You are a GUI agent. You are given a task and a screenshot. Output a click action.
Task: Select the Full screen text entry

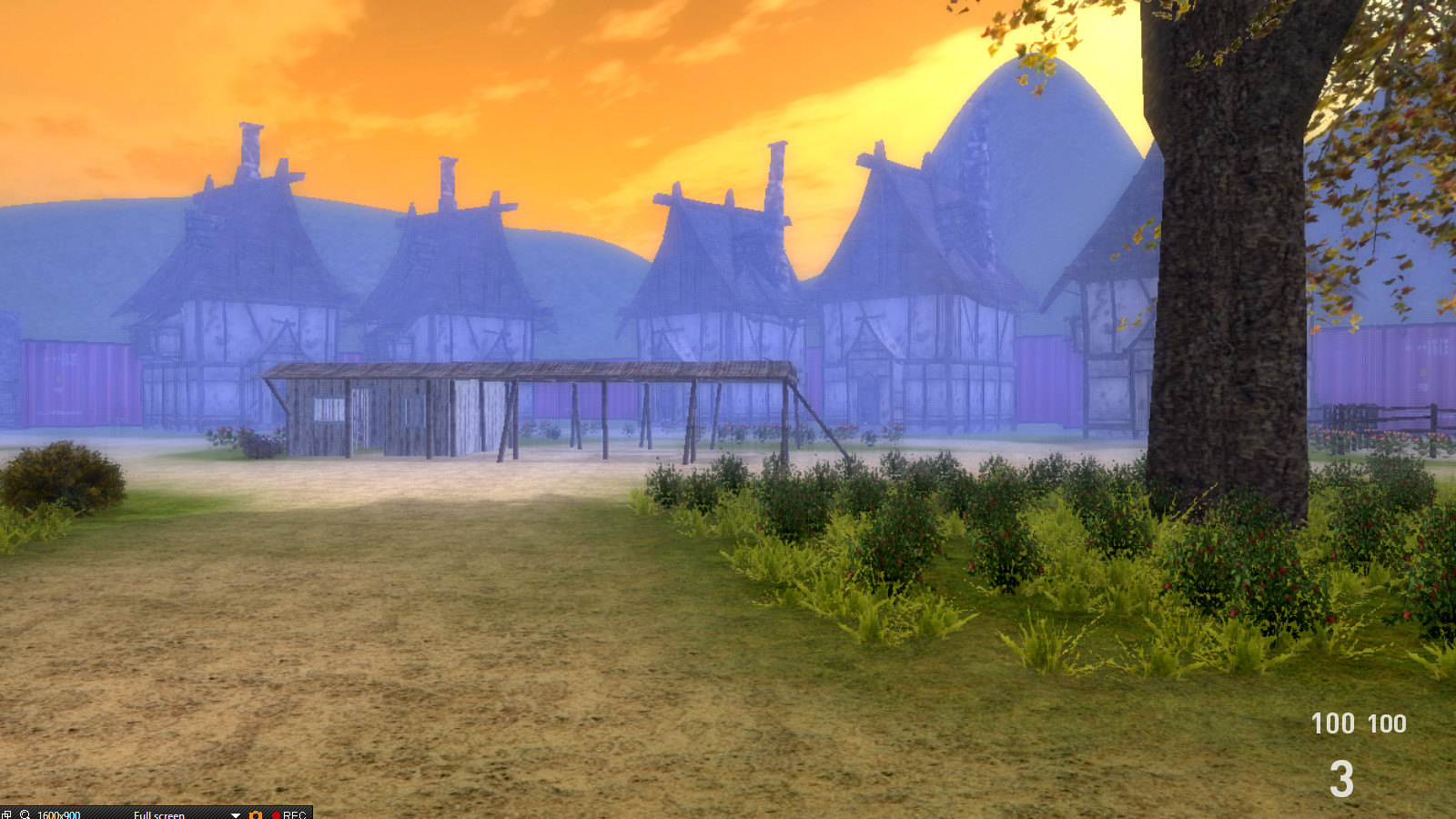pyautogui.click(x=159, y=814)
